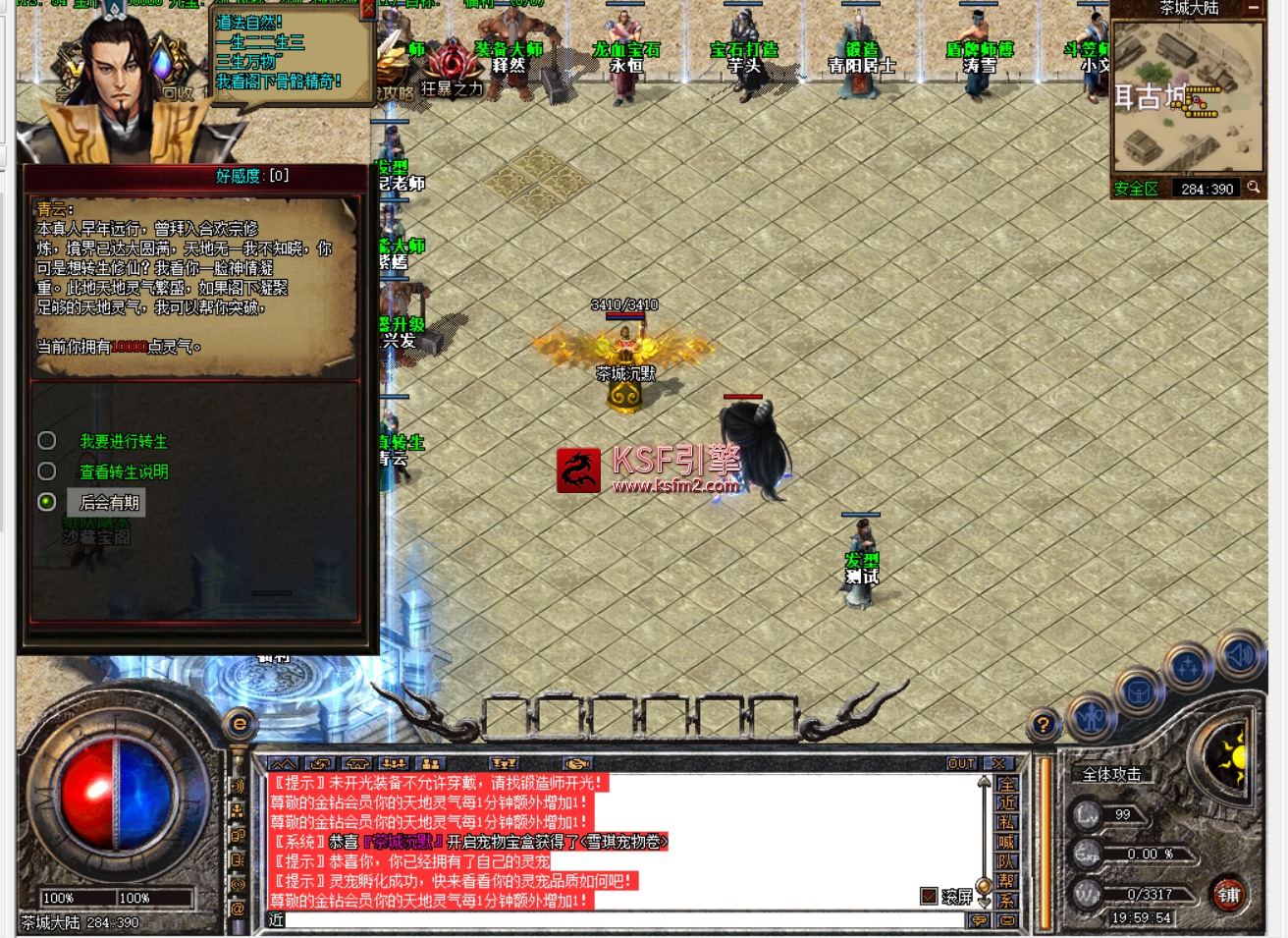Open the minimap of 茶城大陆
The image size is (1288, 938).
1187,96
